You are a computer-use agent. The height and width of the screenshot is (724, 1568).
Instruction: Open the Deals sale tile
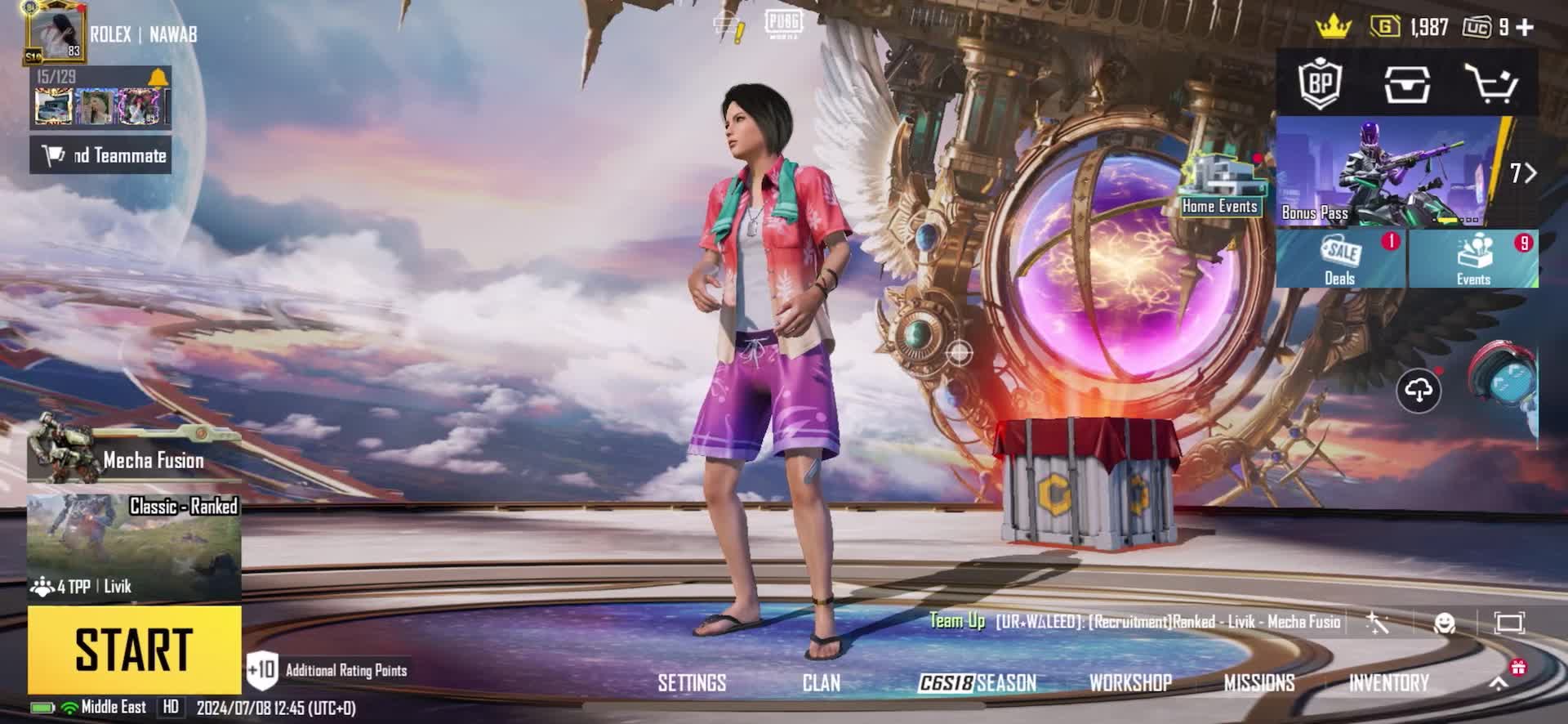pos(1340,259)
